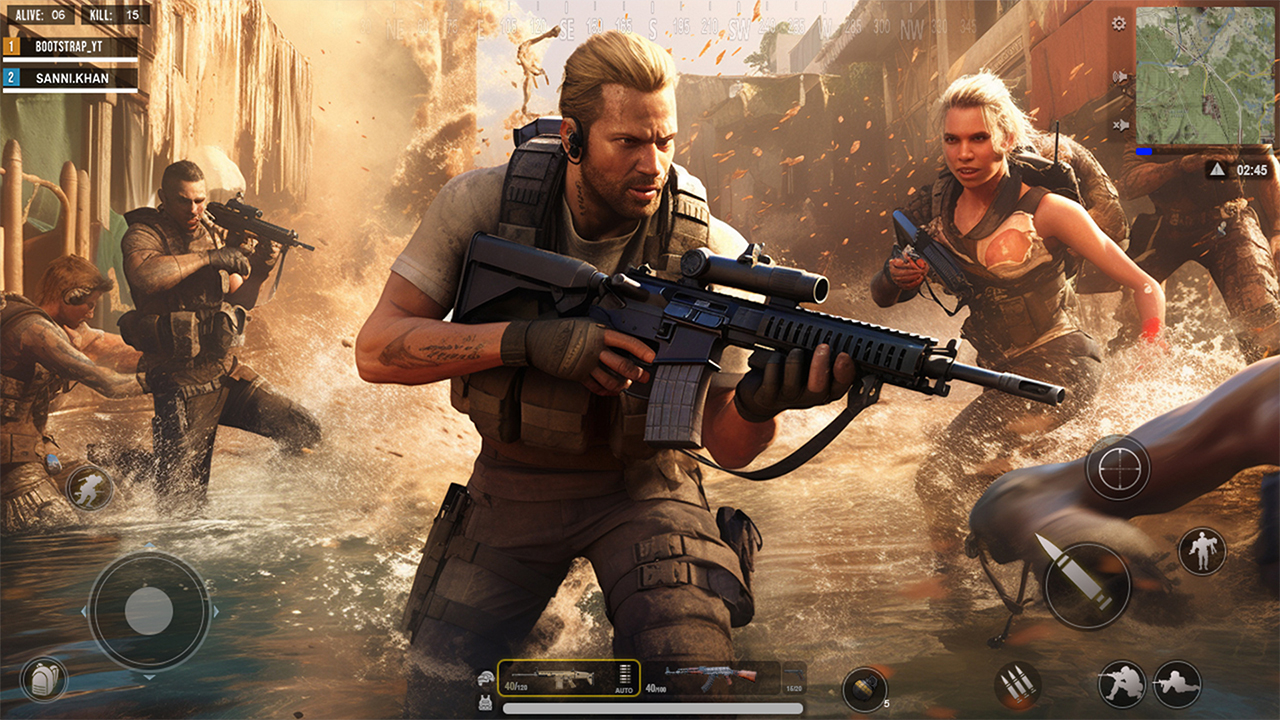The image size is (1280, 720).
Task: Mute the voice chat speaker icon
Action: point(1119,75)
